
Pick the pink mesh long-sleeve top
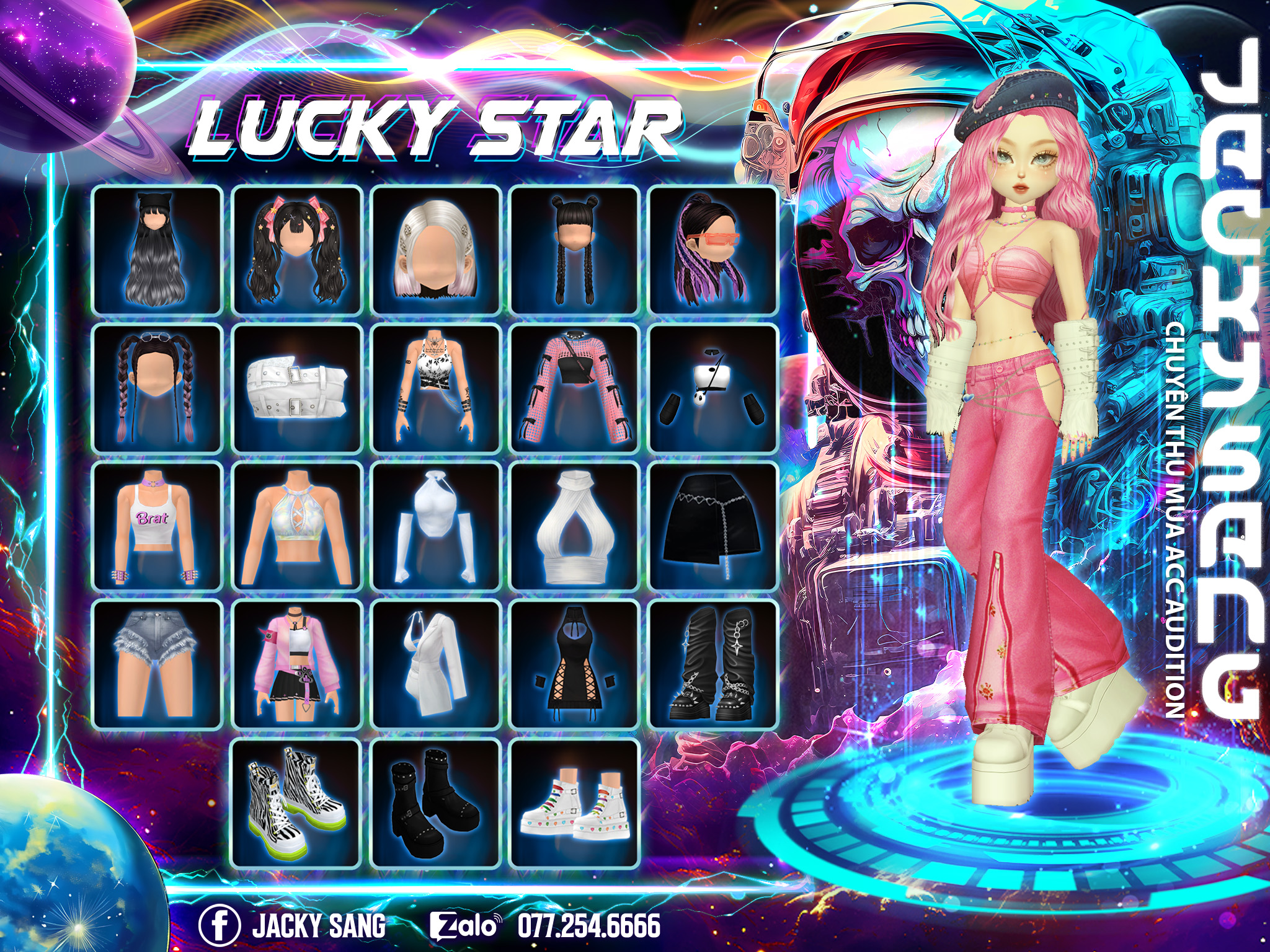[x=574, y=389]
